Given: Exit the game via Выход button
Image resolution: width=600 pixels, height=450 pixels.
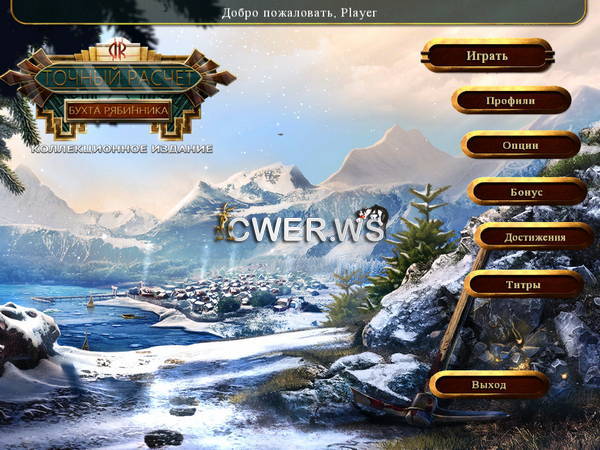Looking at the screenshot, I should coord(489,384).
